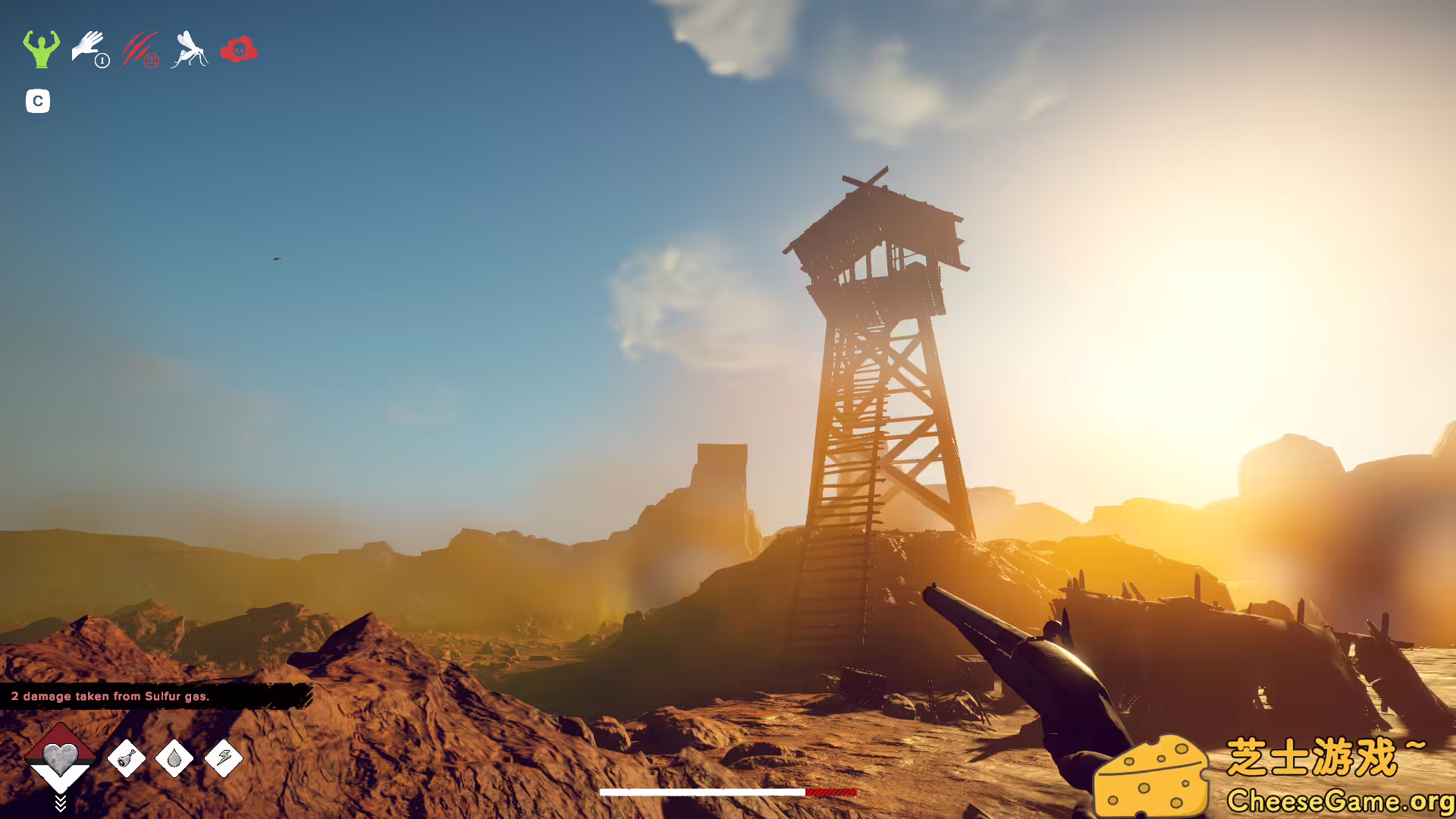Toggle the strength buff display off
This screenshot has width=1456, height=819.
pyautogui.click(x=40, y=51)
